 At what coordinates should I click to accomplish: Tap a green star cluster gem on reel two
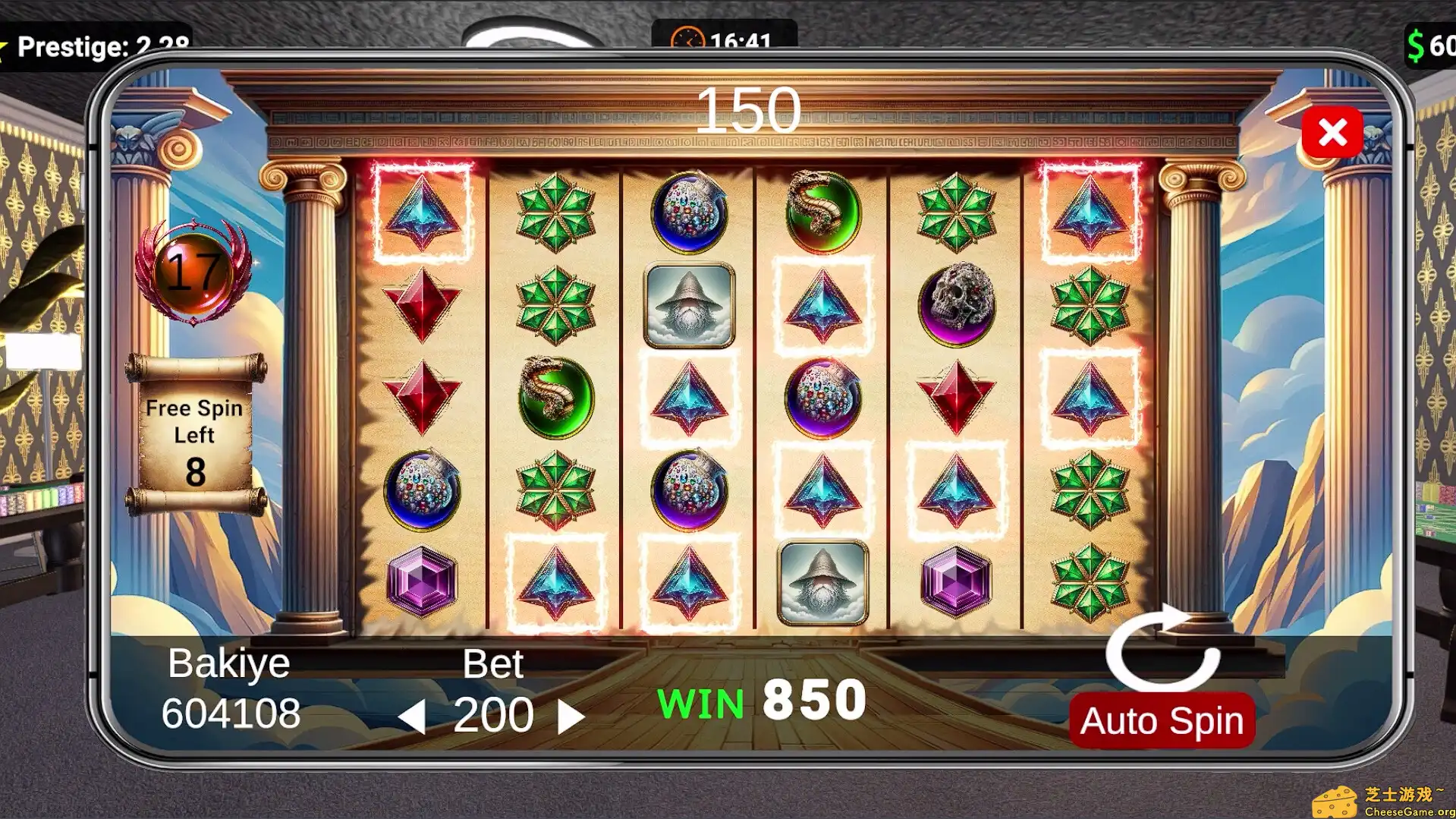[x=558, y=213]
